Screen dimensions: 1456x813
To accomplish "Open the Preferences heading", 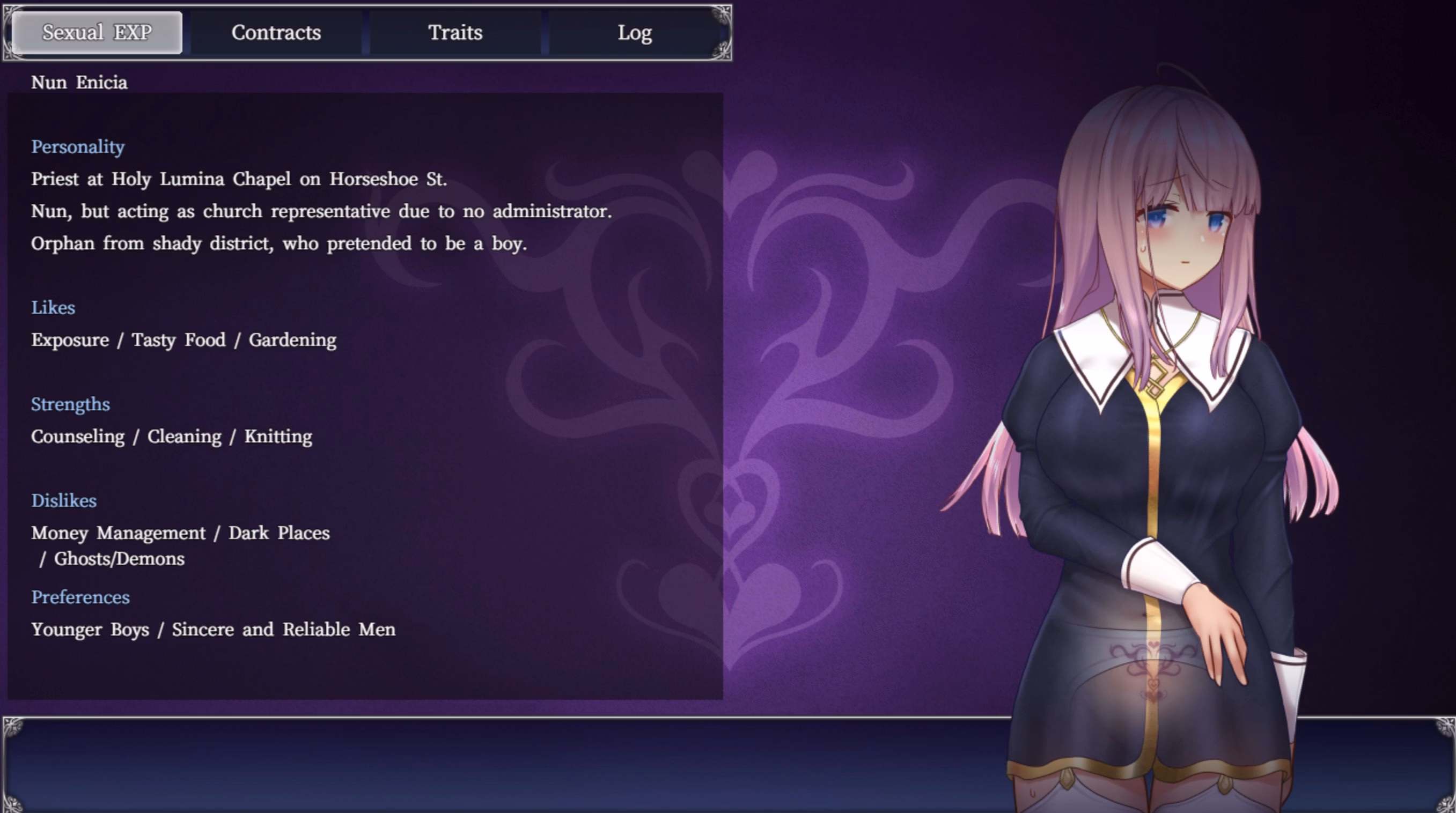I will coord(81,597).
